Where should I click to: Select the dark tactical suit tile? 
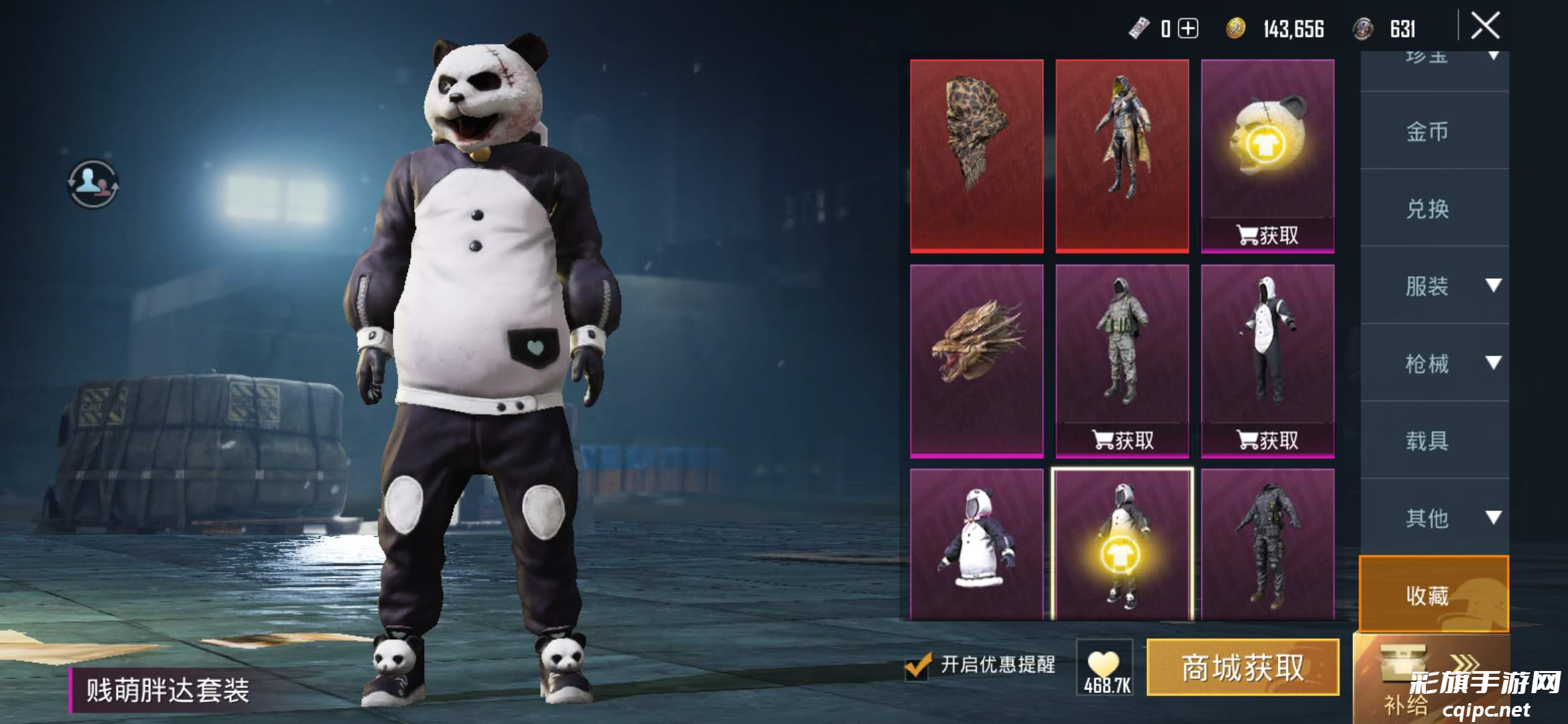[x=1267, y=544]
